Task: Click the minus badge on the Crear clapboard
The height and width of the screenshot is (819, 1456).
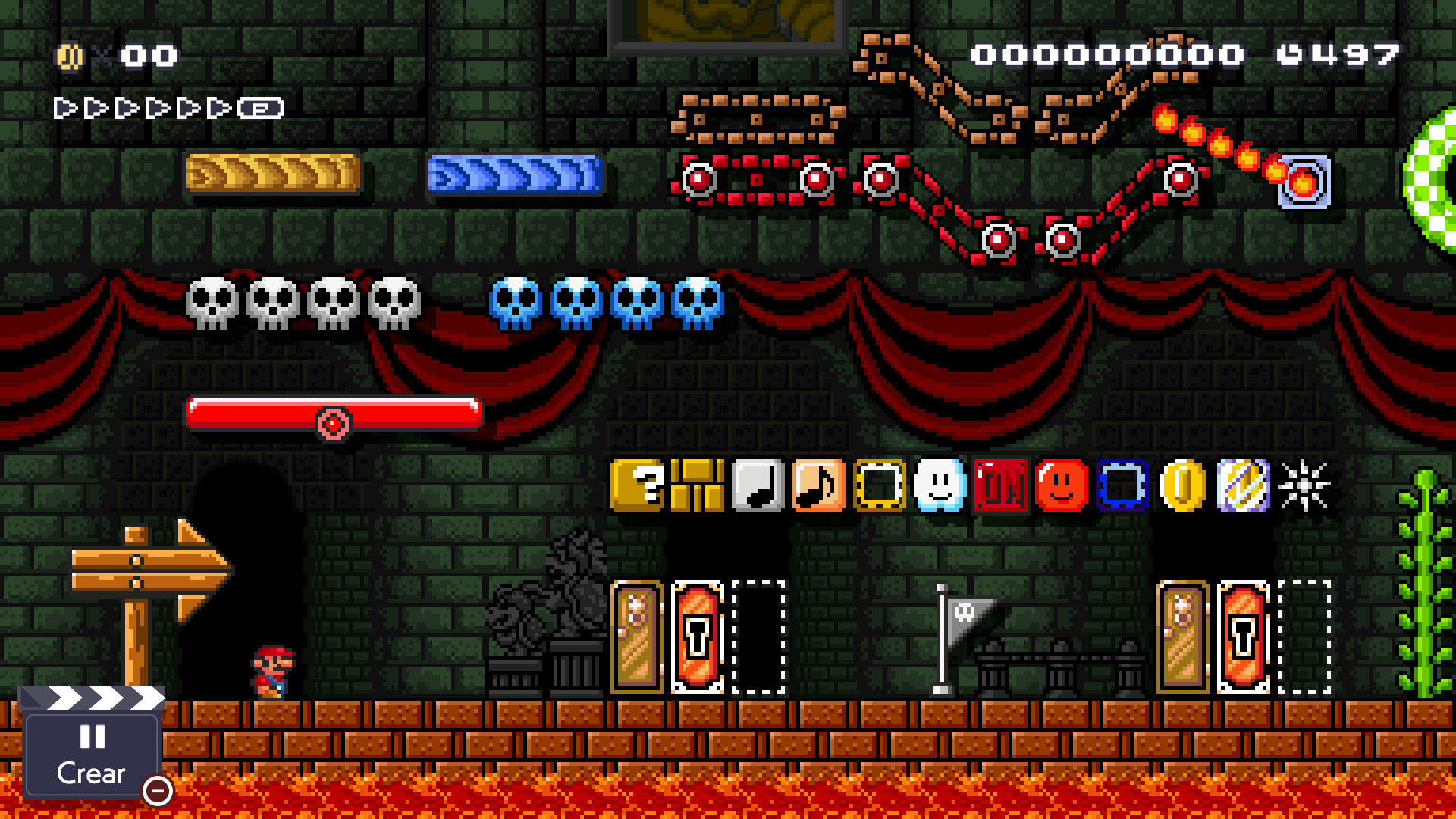Action: click(x=157, y=793)
